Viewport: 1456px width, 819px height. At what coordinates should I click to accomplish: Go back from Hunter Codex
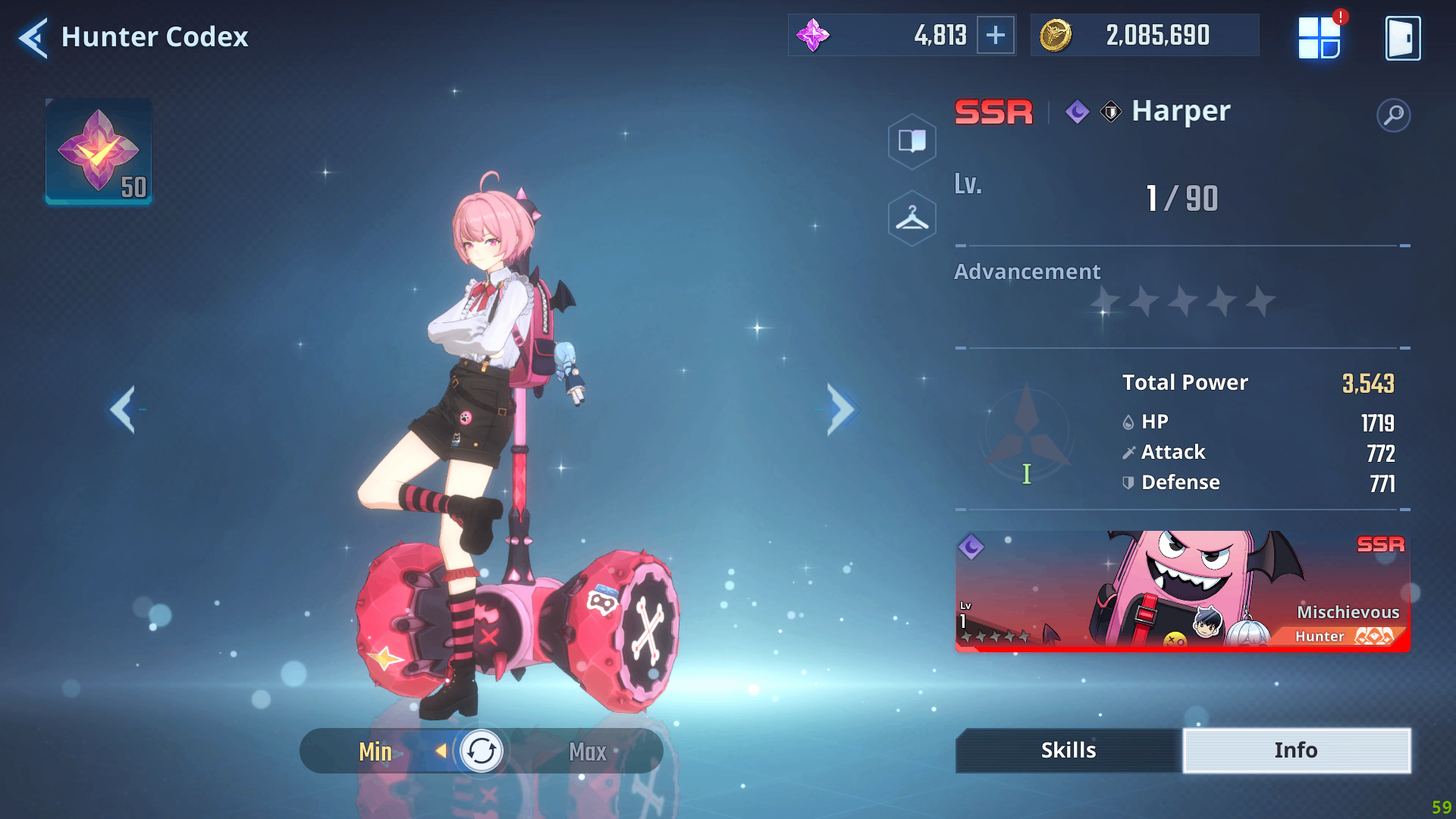pyautogui.click(x=33, y=37)
